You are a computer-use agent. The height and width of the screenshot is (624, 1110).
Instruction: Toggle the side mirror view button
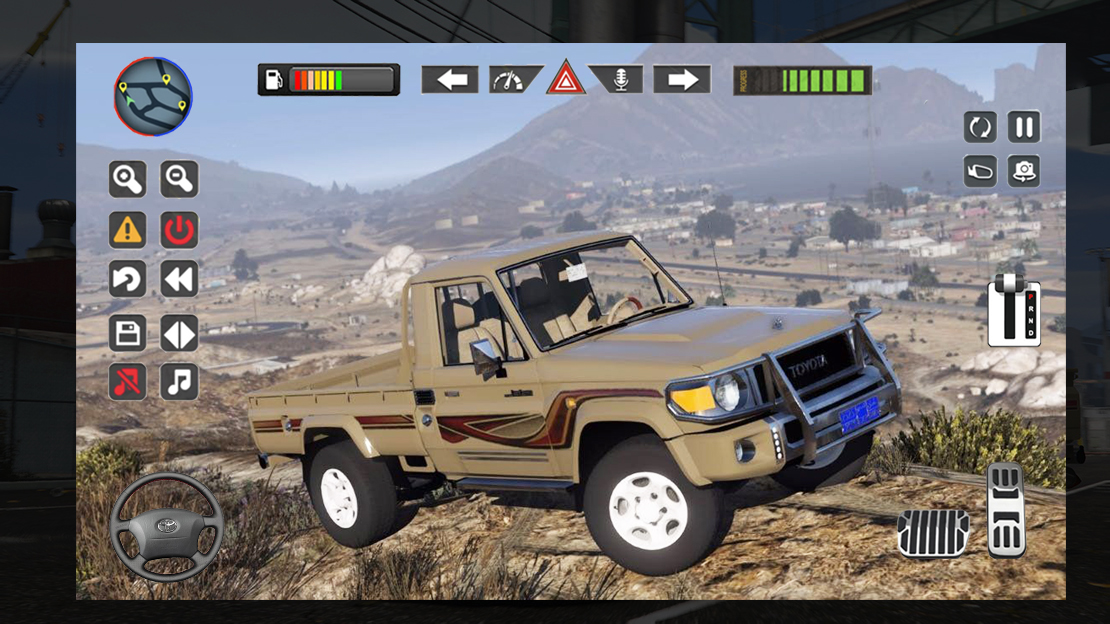(x=980, y=171)
